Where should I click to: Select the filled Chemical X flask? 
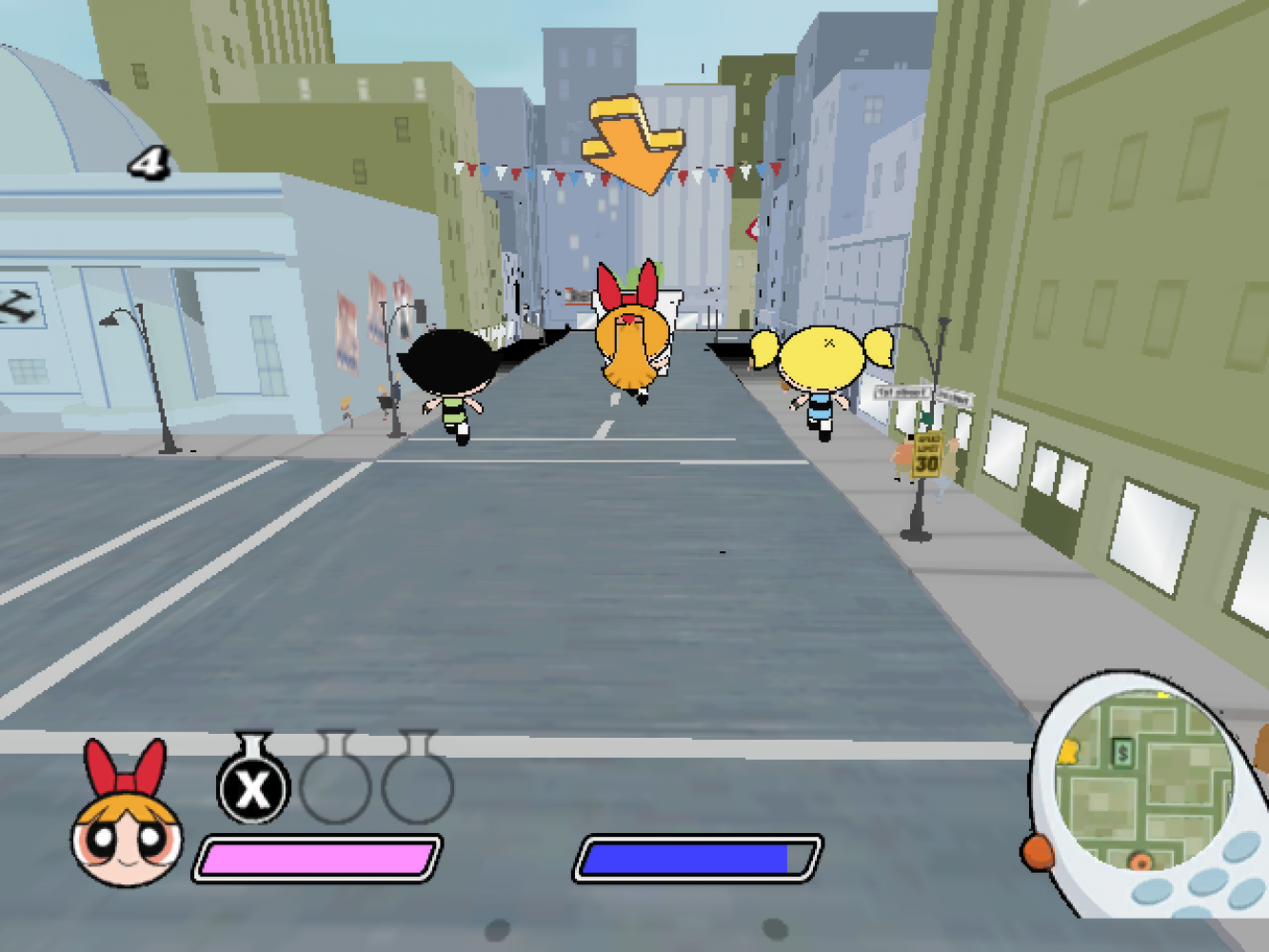(252, 784)
